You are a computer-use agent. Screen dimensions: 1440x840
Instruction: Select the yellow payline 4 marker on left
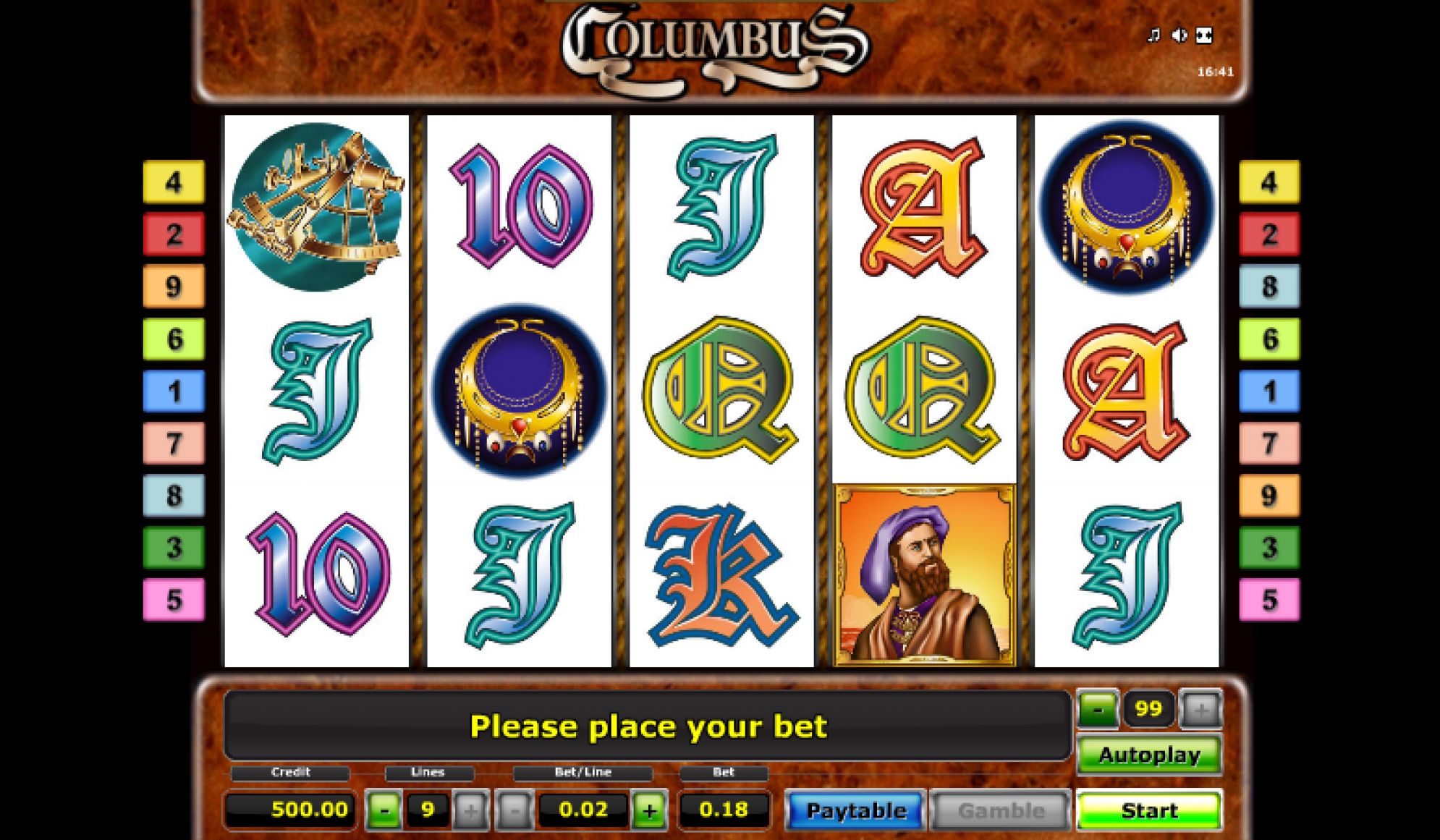pyautogui.click(x=174, y=182)
